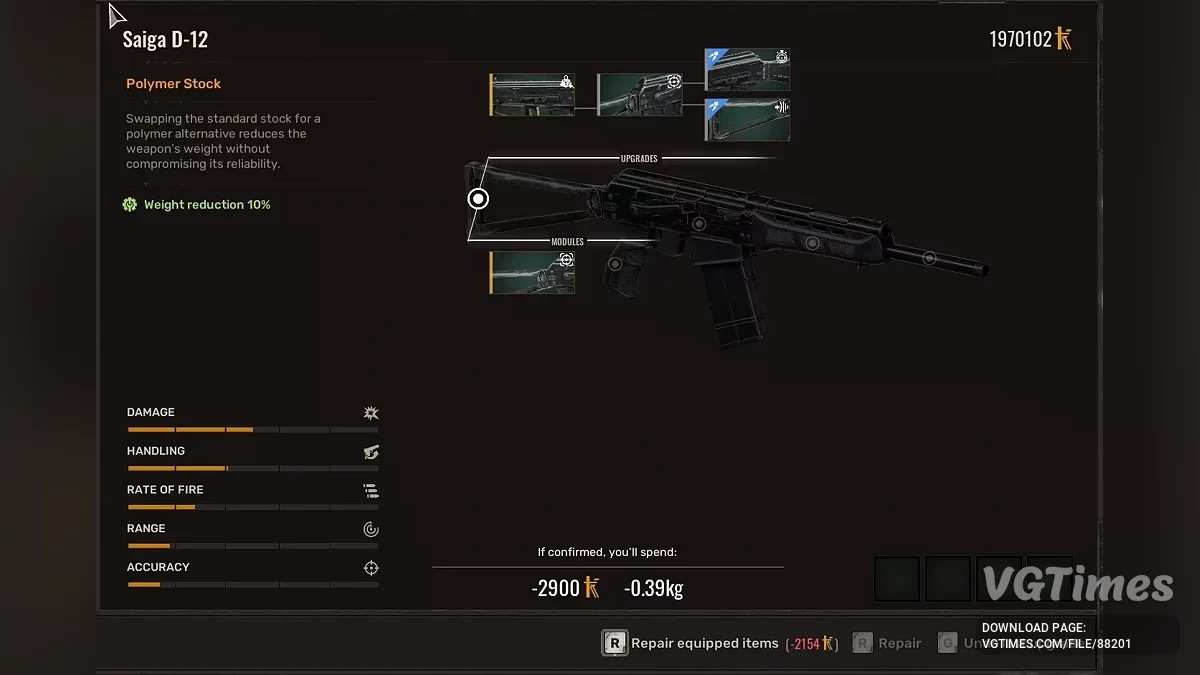The height and width of the screenshot is (675, 1200).
Task: Select the pistol grip upgrade node
Action: [615, 264]
